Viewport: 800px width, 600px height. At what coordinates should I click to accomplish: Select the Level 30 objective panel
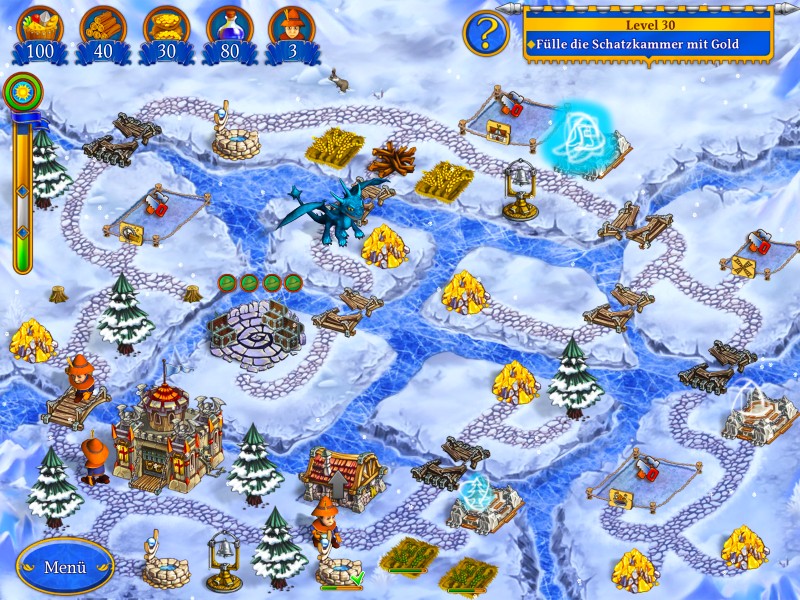pyautogui.click(x=648, y=34)
